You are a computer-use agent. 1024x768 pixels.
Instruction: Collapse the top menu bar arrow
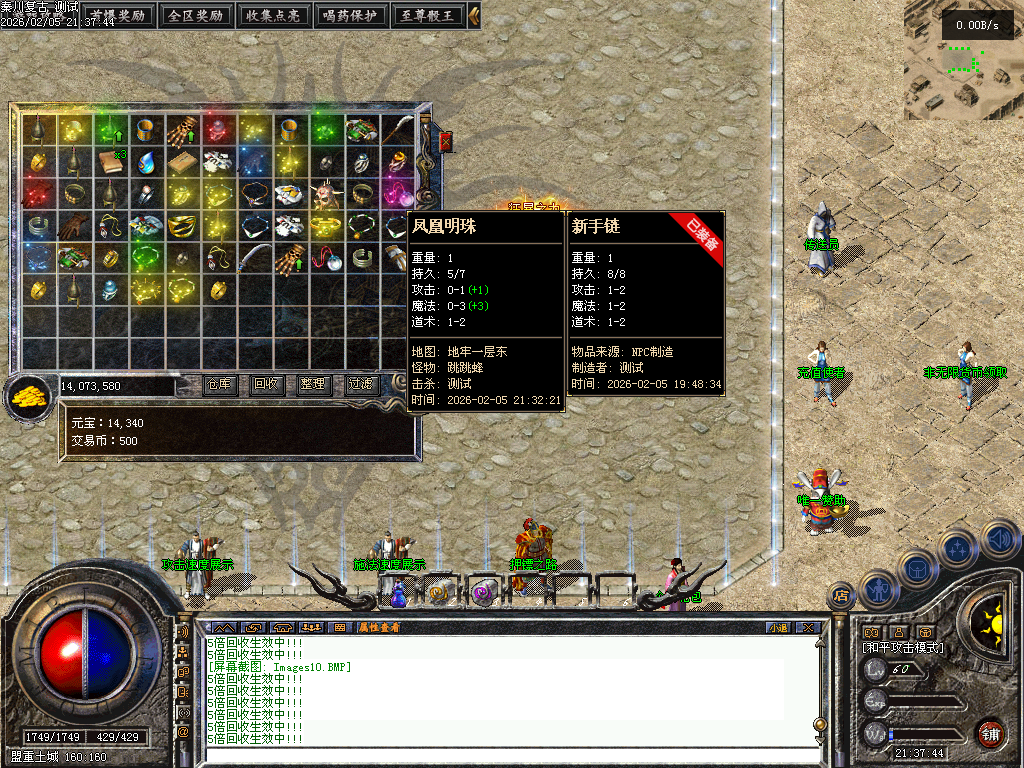pos(474,16)
